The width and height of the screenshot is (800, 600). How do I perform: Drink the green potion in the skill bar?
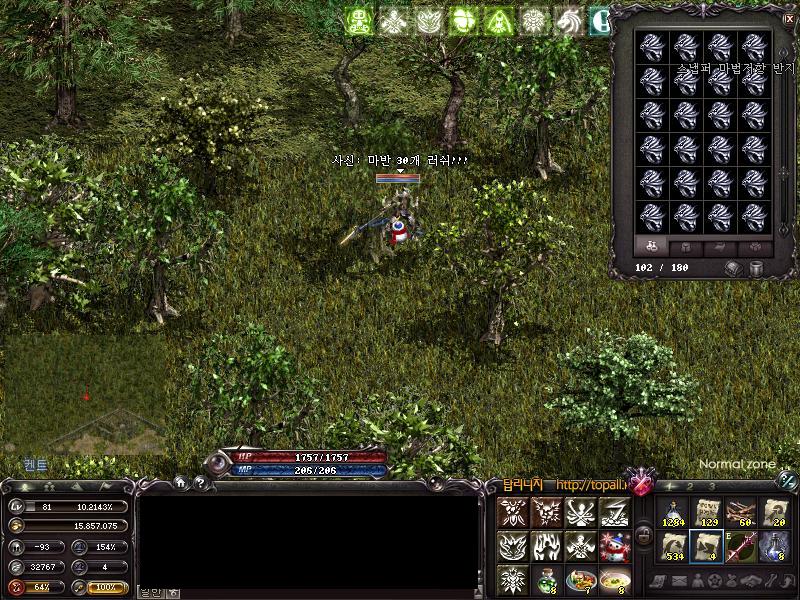(x=546, y=579)
